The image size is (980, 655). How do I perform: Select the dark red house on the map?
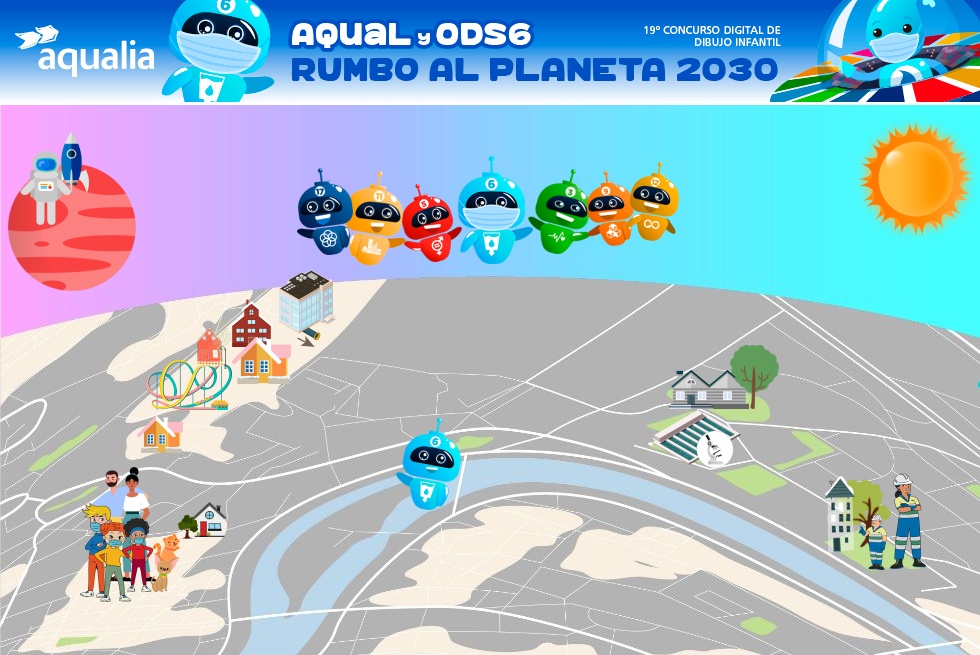click(x=250, y=325)
